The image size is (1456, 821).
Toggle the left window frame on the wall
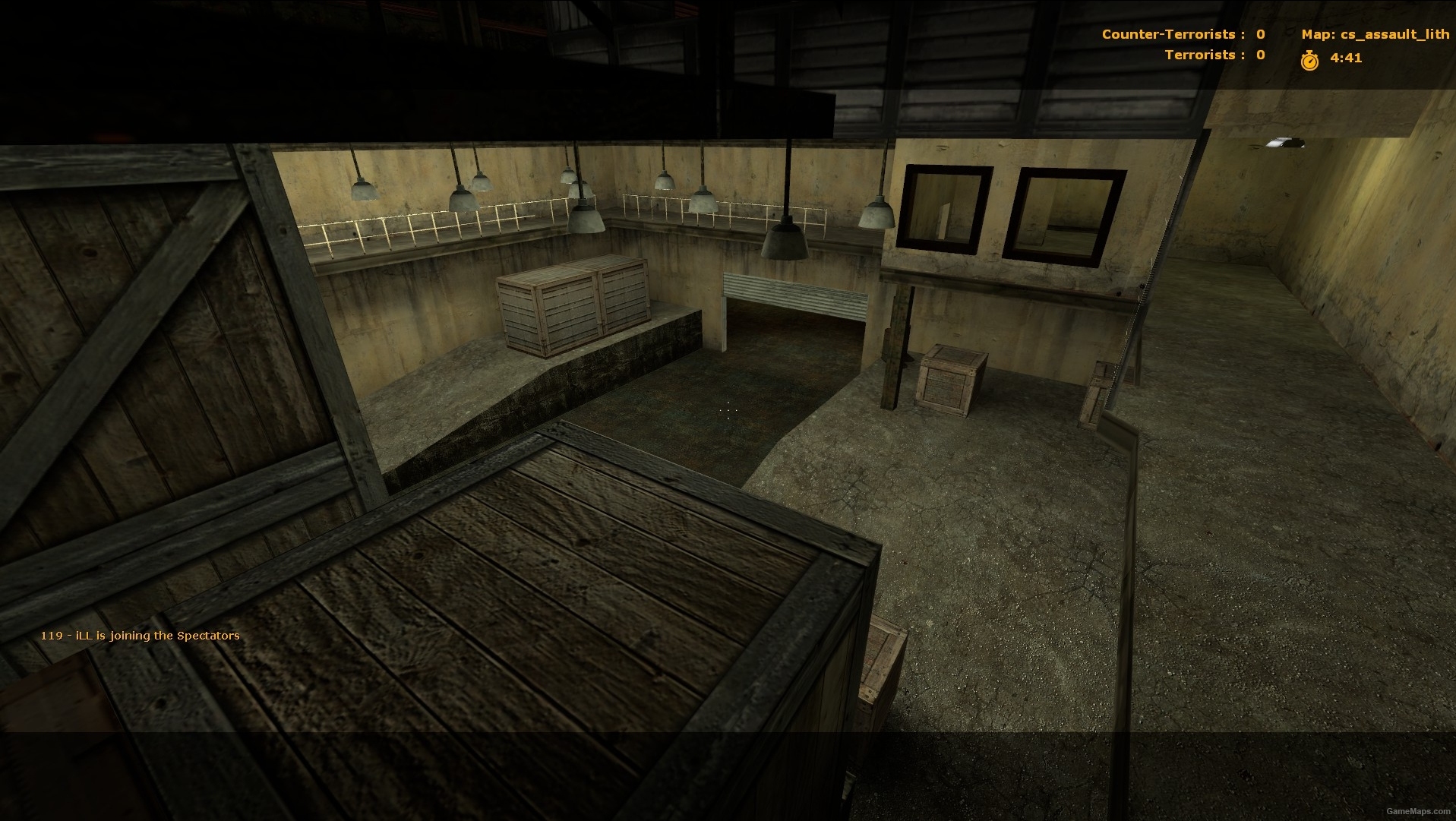coord(946,205)
